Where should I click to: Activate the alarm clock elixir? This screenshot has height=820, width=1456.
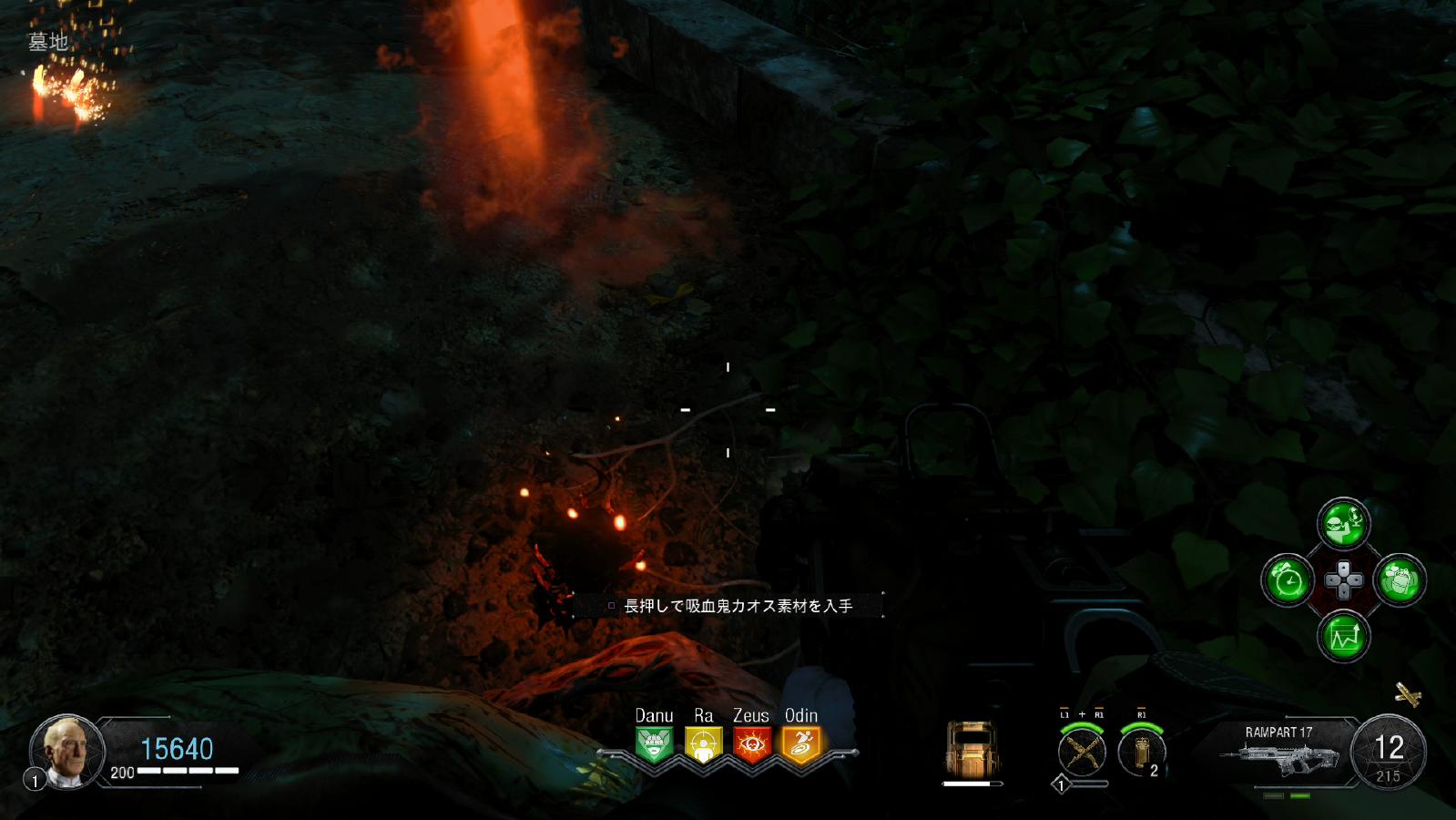coord(1288,579)
